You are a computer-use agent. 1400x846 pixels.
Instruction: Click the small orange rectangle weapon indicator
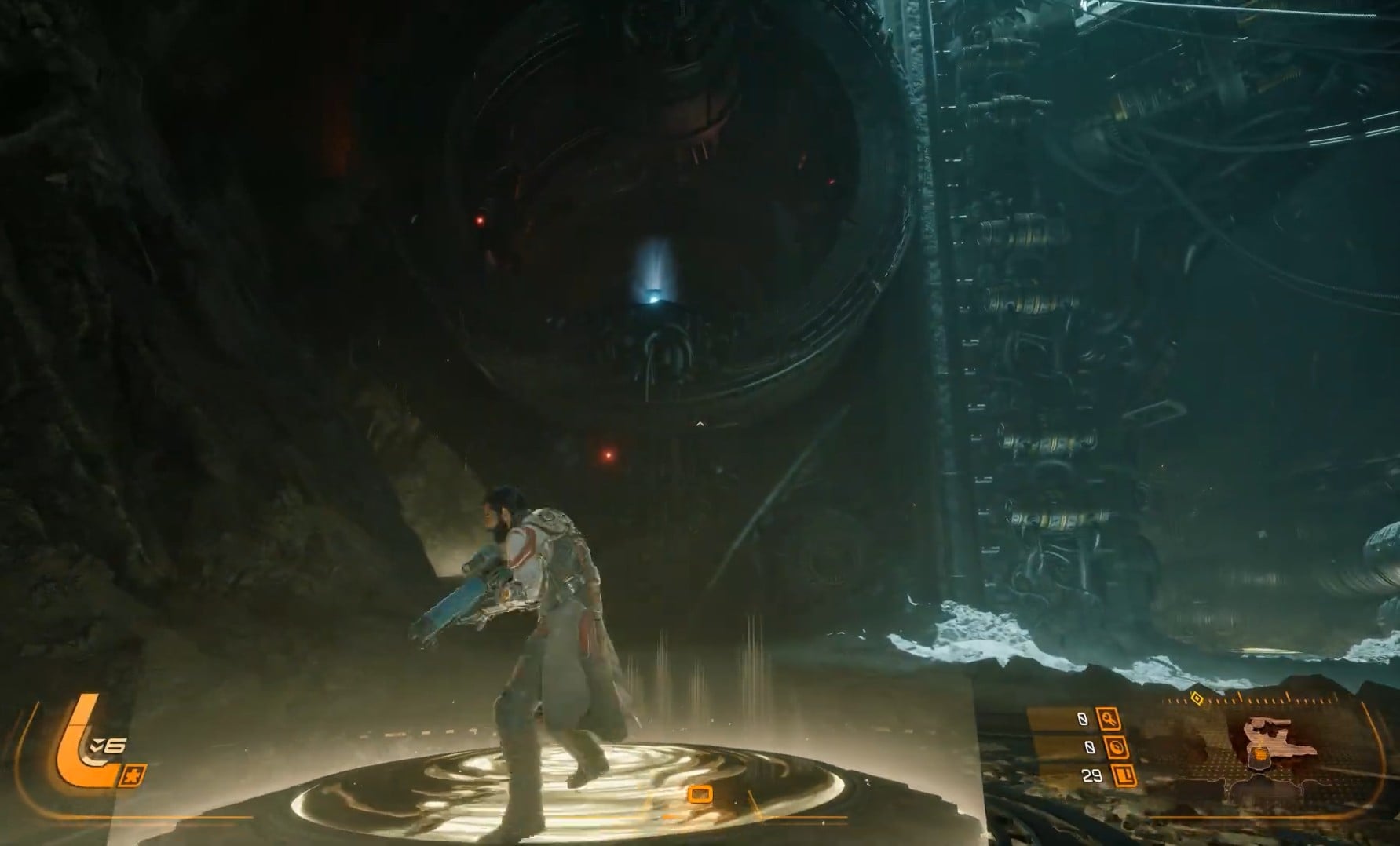tap(700, 794)
